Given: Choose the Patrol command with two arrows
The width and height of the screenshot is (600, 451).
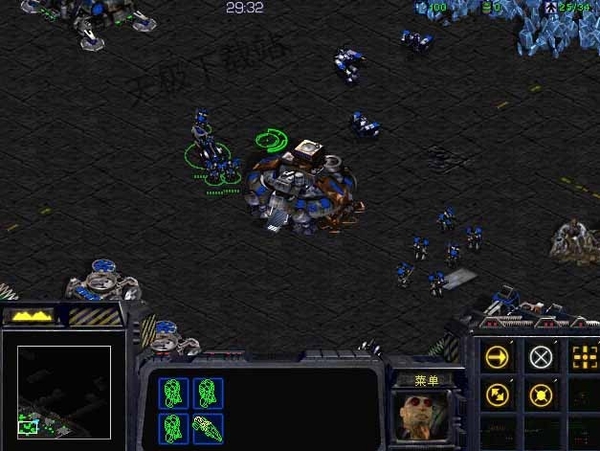Looking at the screenshot, I should 497,395.
